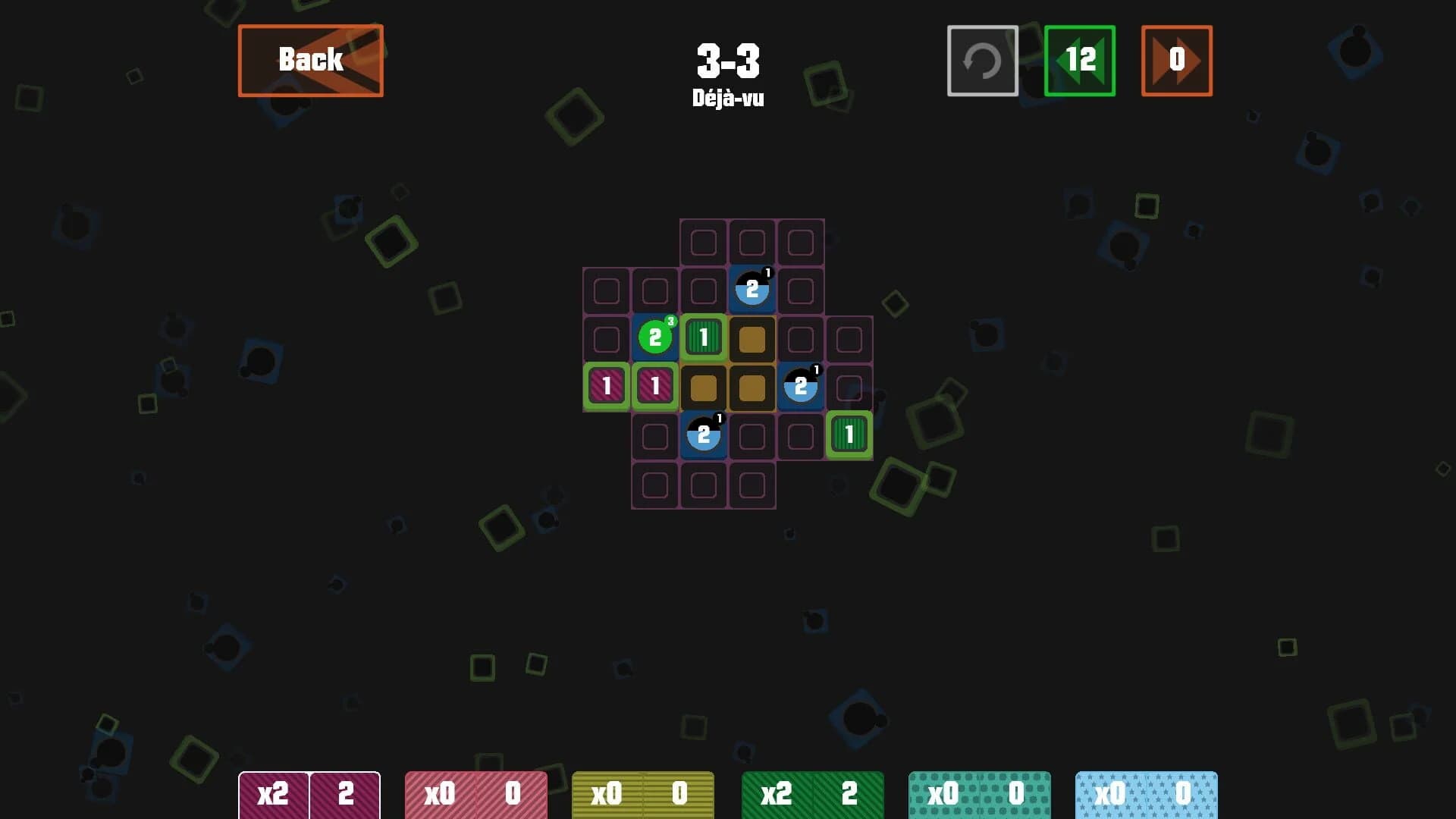
Task: Click the Back button
Action: (310, 60)
